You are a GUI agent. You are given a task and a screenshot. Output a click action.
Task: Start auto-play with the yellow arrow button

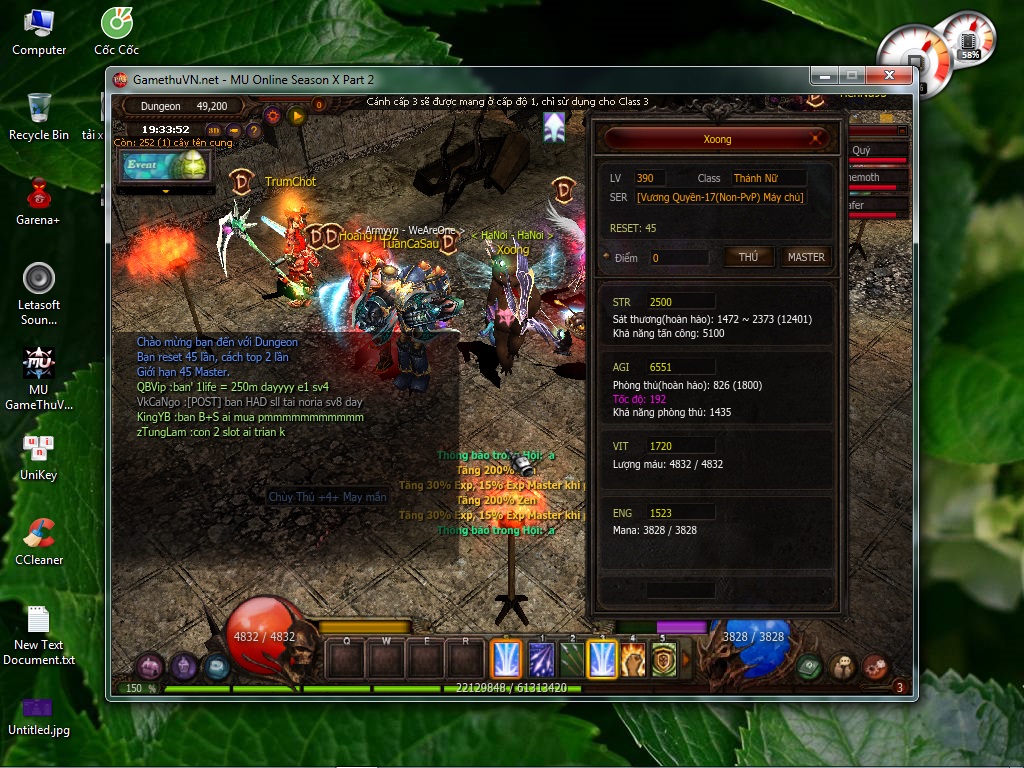pos(296,116)
